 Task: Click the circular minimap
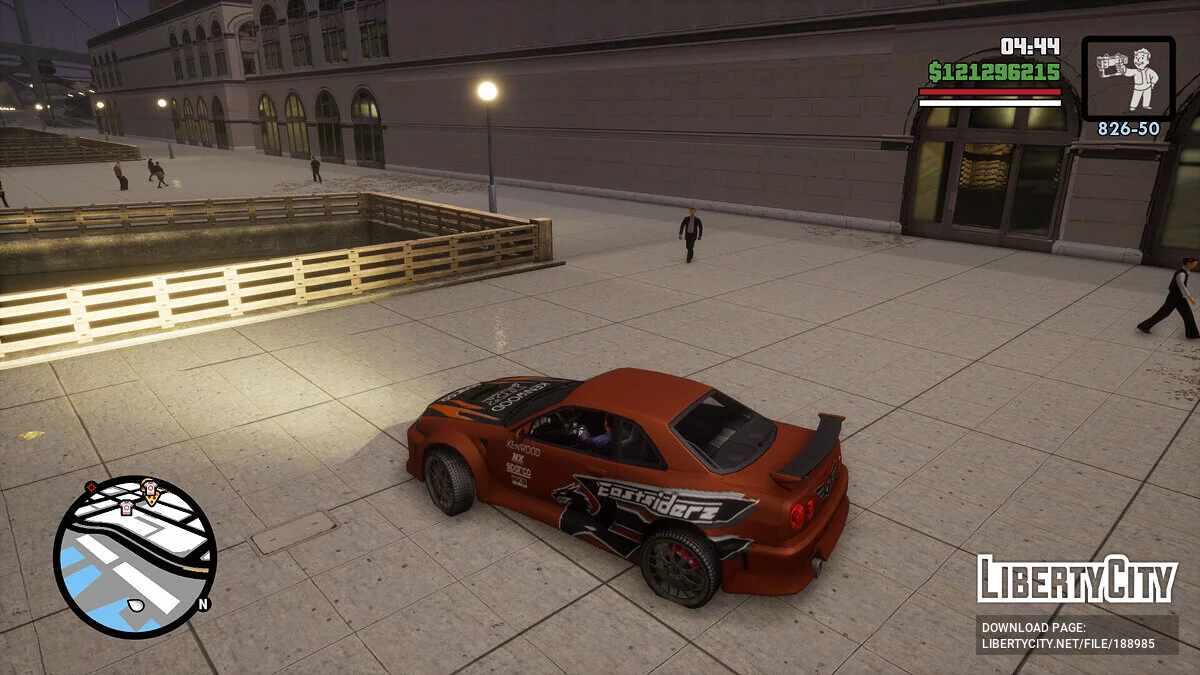(135, 557)
